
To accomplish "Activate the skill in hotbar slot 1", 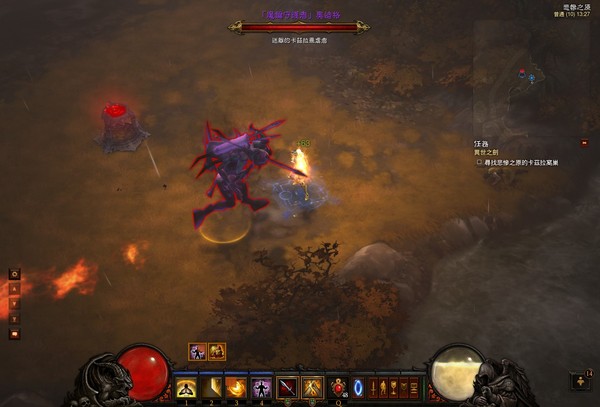I will pyautogui.click(x=186, y=386).
